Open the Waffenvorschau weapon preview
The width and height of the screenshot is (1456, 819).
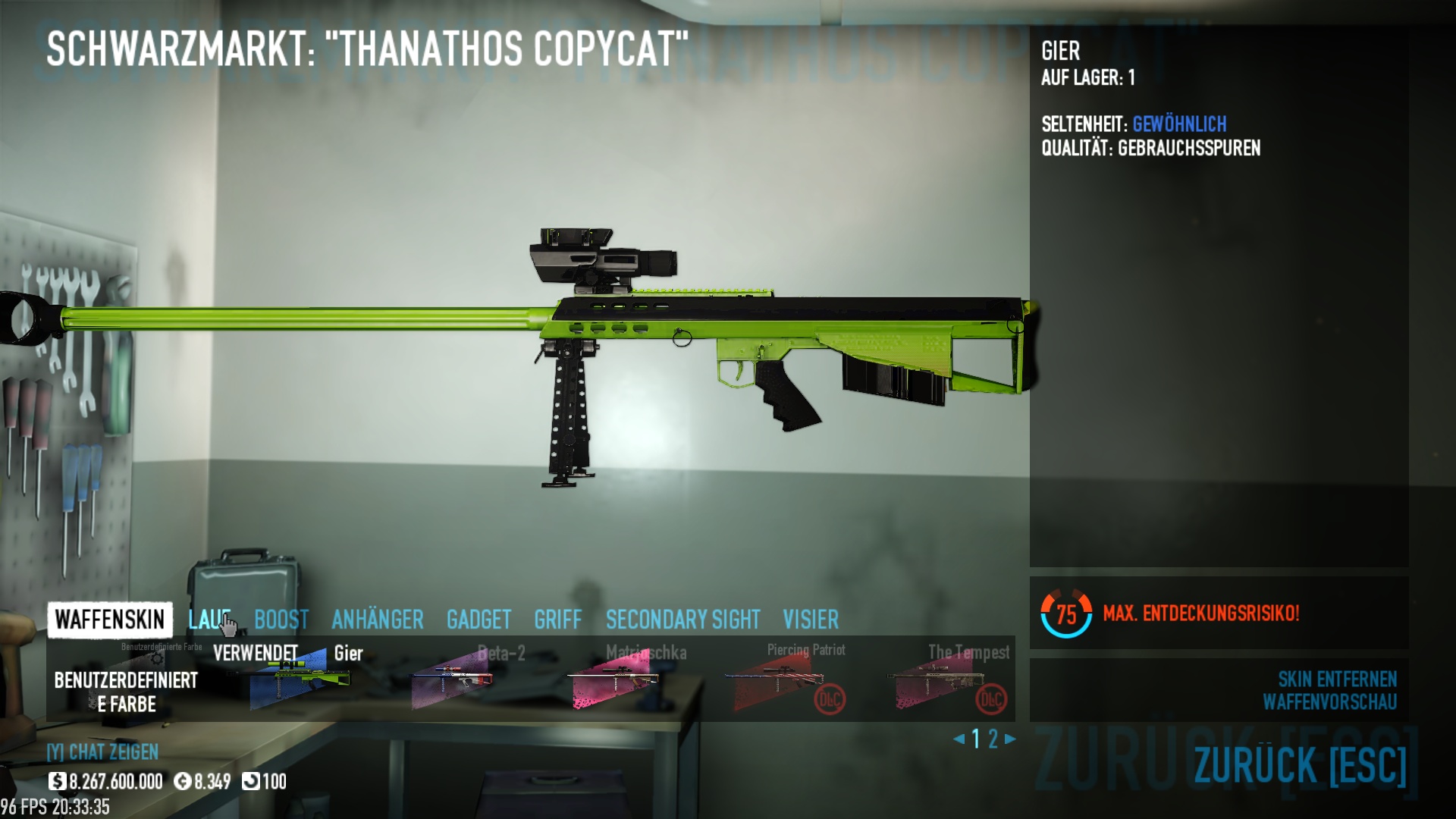click(x=1329, y=702)
